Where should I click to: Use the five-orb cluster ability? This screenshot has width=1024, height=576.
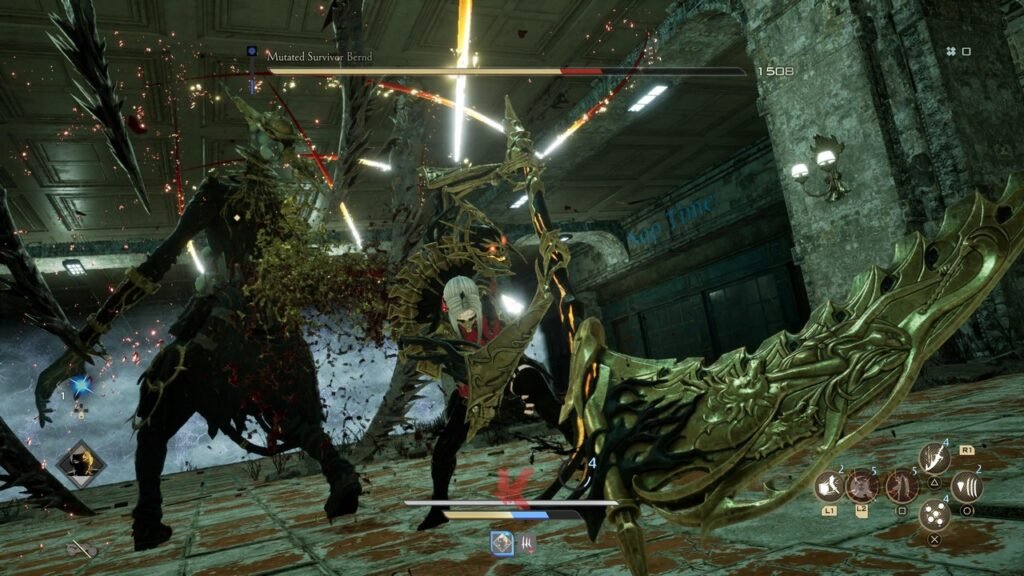pyautogui.click(x=934, y=515)
